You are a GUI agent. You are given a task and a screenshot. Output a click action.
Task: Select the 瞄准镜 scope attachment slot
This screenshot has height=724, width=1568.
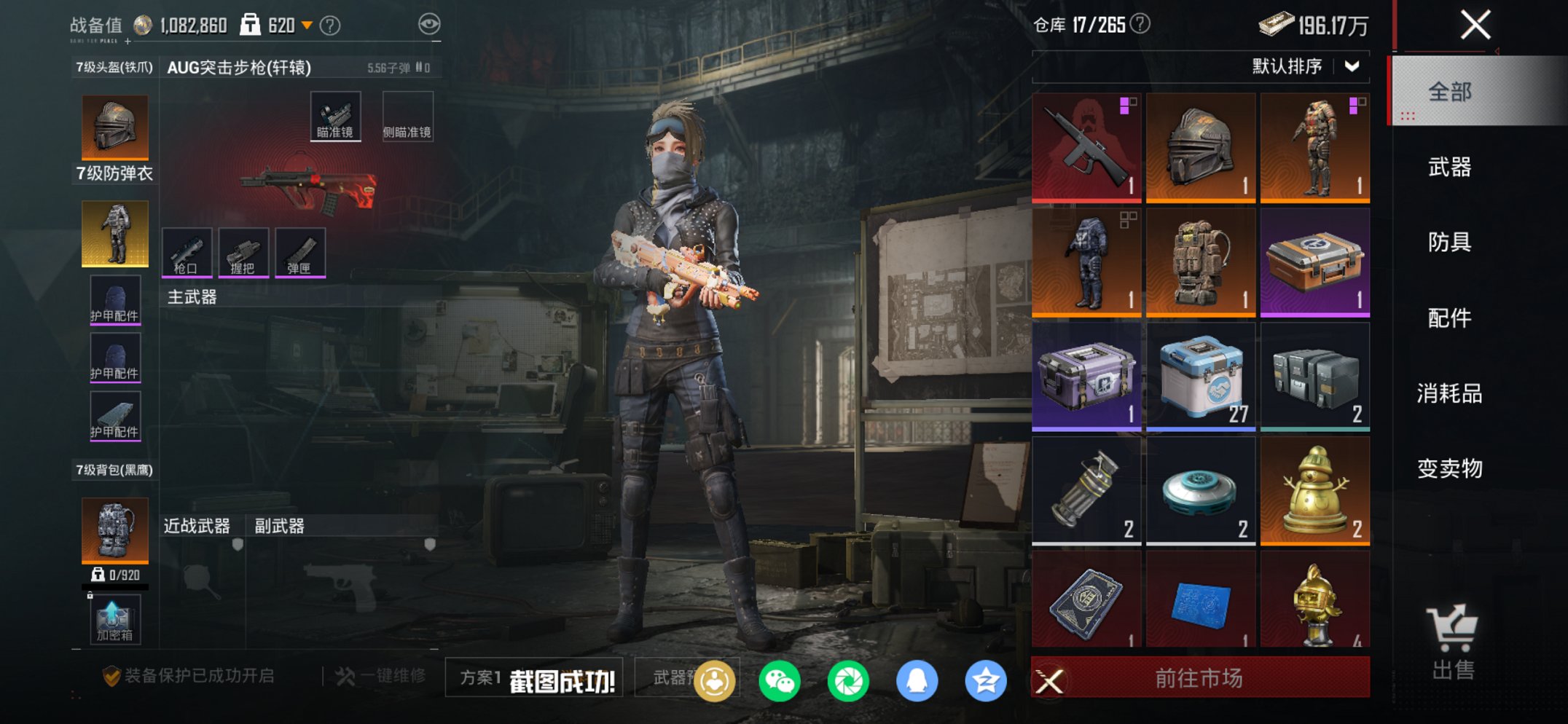(335, 114)
